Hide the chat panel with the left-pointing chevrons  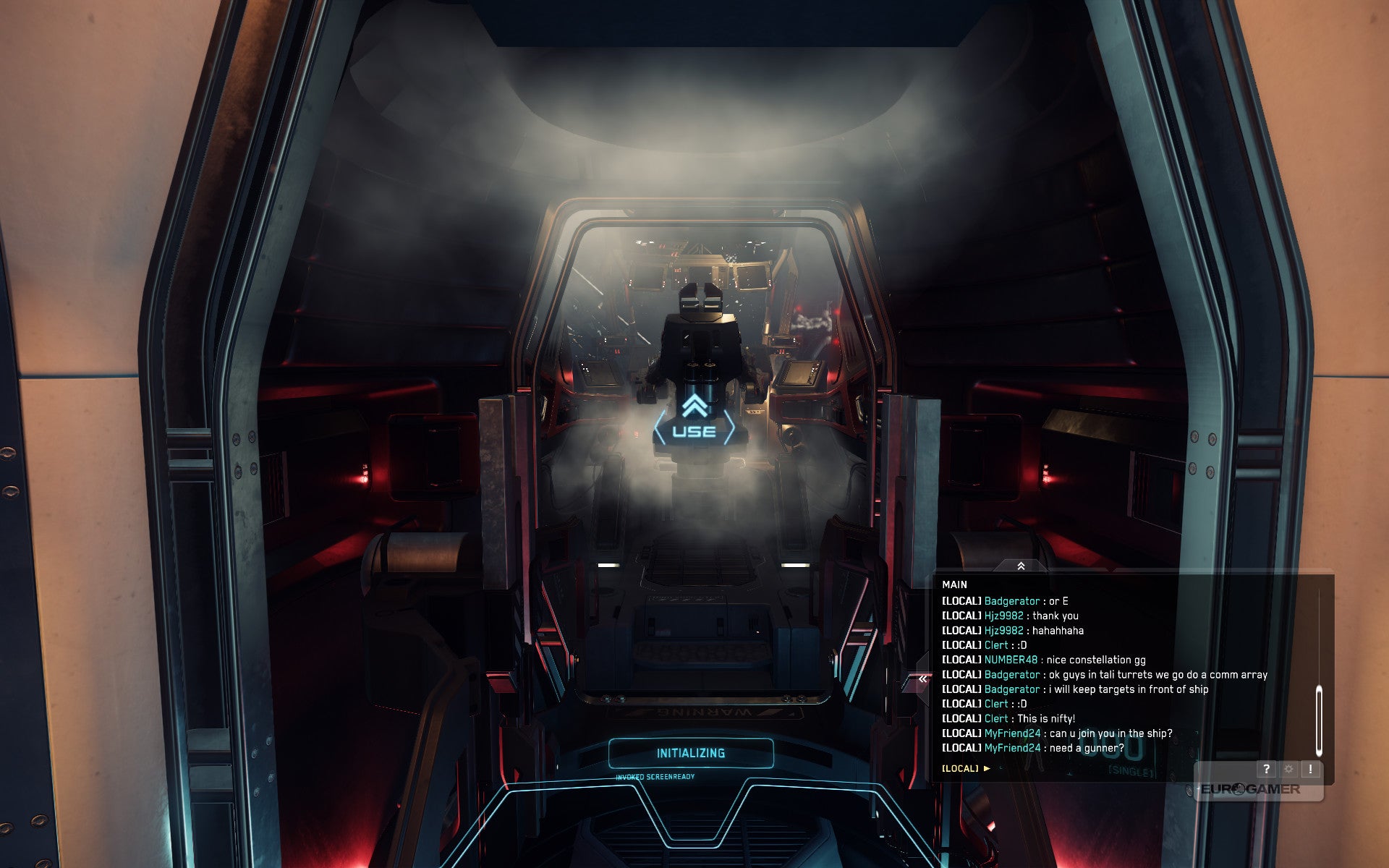923,678
